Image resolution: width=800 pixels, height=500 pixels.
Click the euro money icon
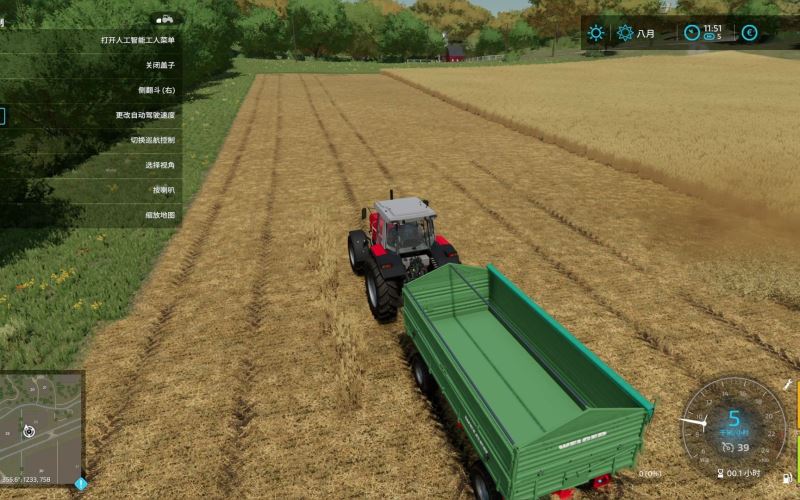(x=749, y=33)
